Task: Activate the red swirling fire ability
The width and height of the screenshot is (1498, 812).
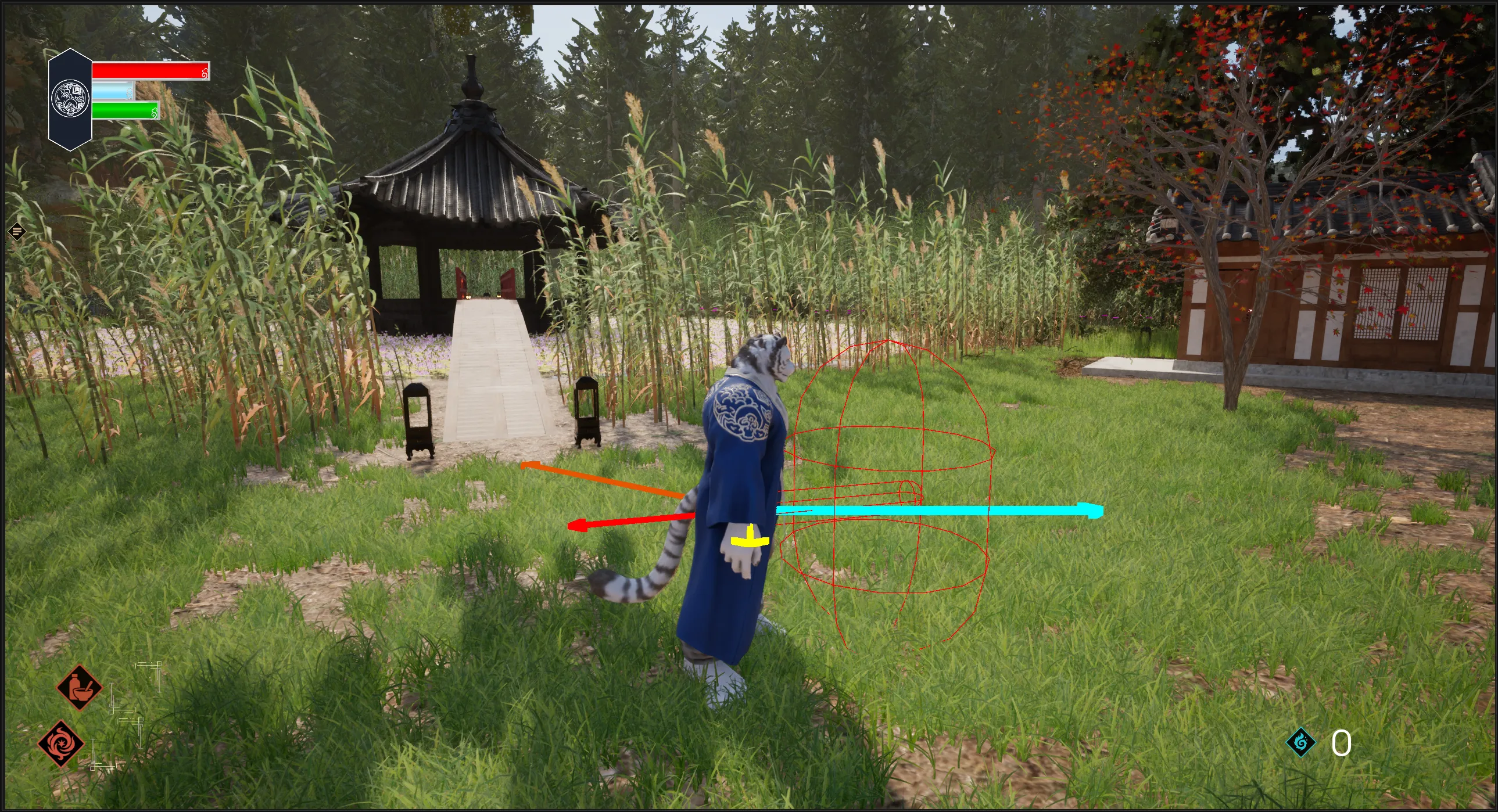Action: [x=60, y=744]
